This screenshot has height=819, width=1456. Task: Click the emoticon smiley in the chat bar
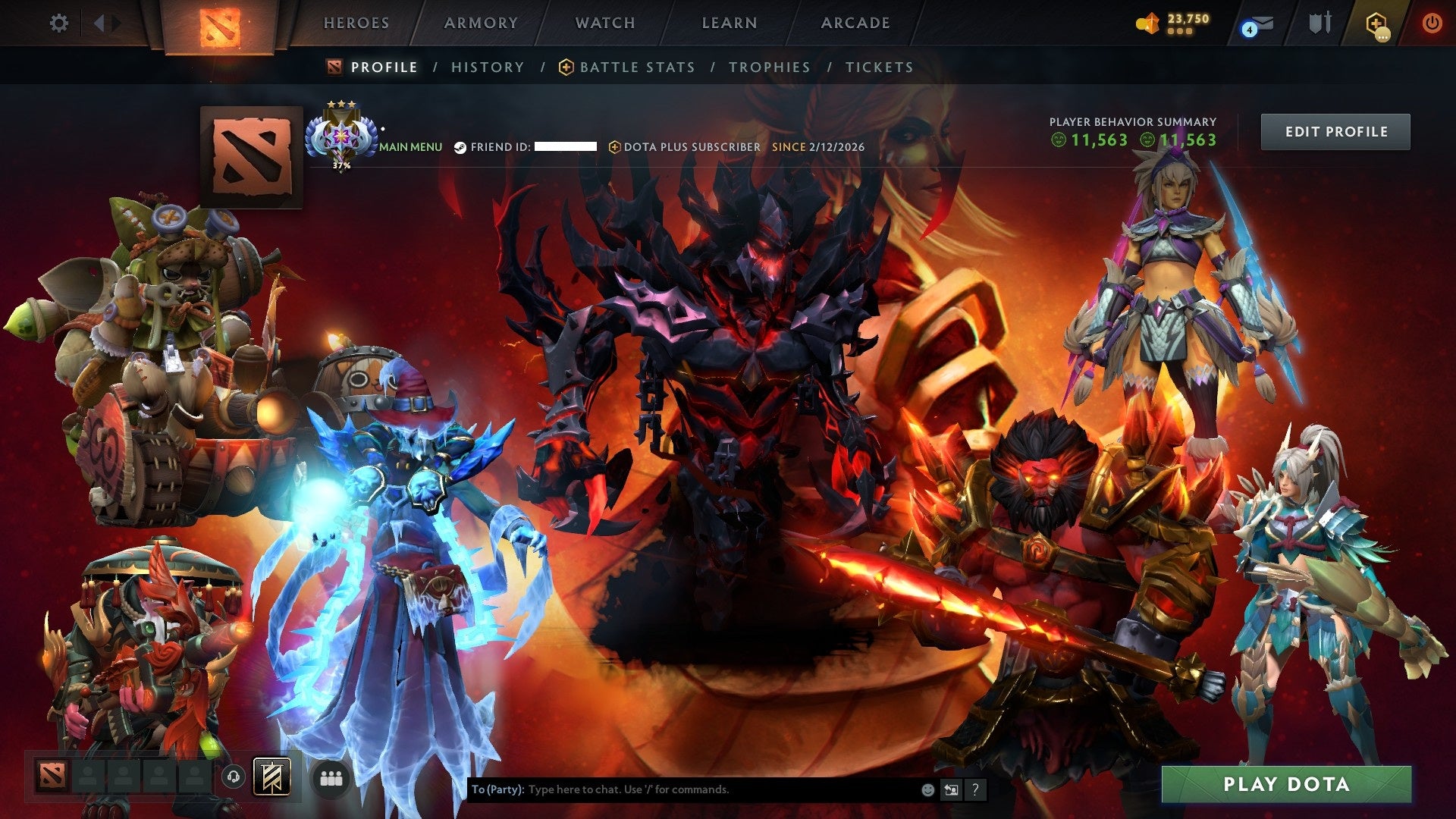(927, 789)
